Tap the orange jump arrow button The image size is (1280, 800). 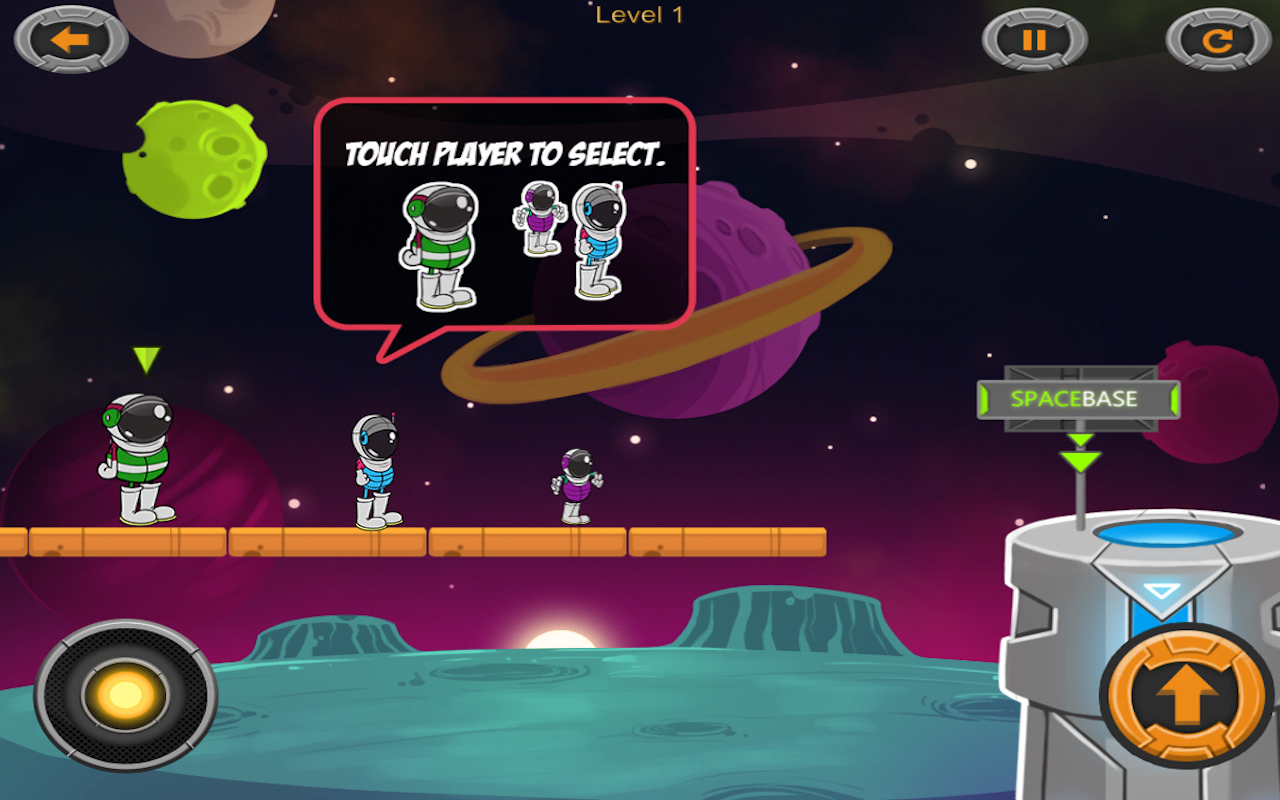coord(1188,695)
